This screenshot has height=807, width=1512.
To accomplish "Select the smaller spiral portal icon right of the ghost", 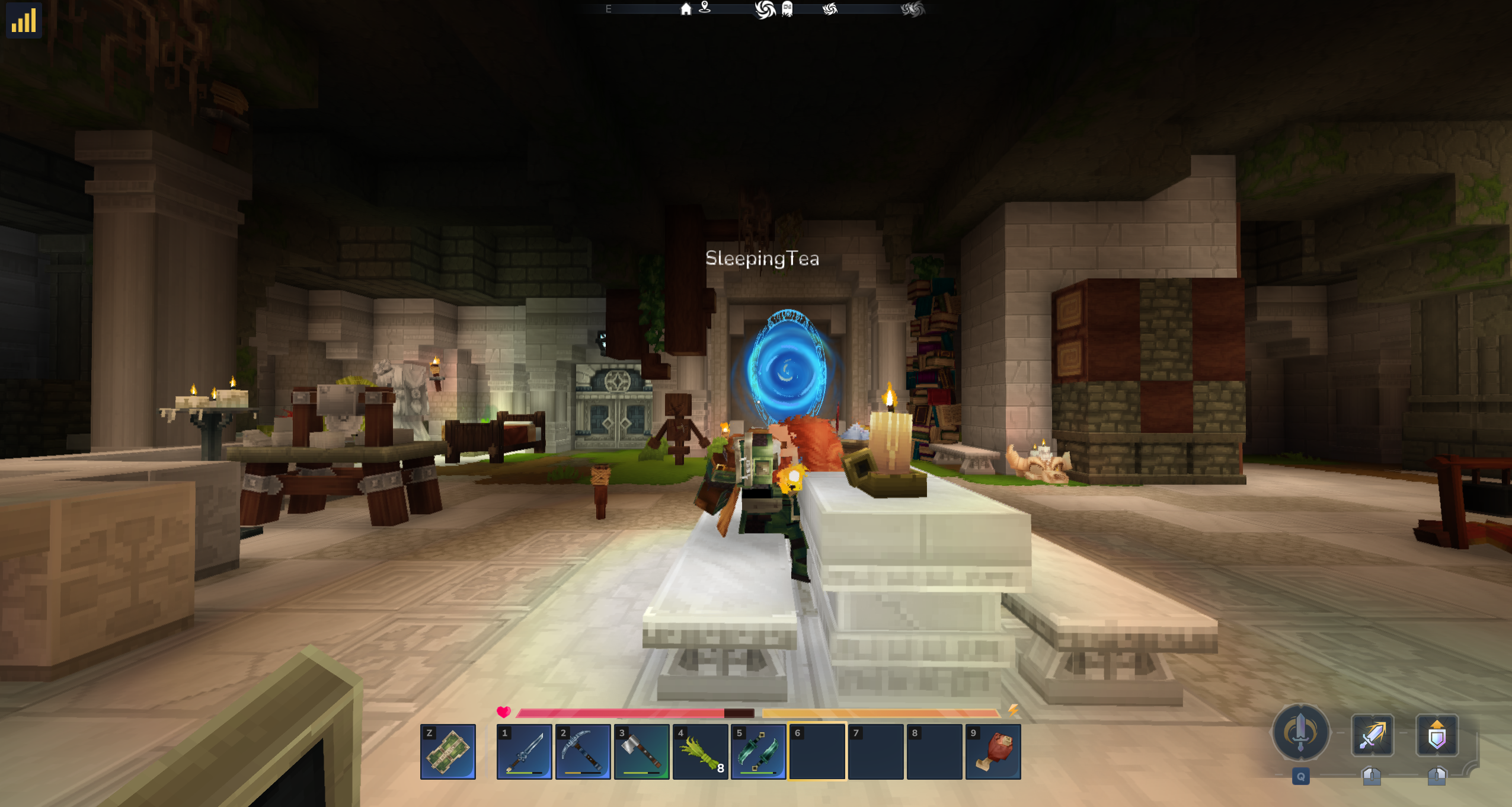I will click(x=830, y=8).
